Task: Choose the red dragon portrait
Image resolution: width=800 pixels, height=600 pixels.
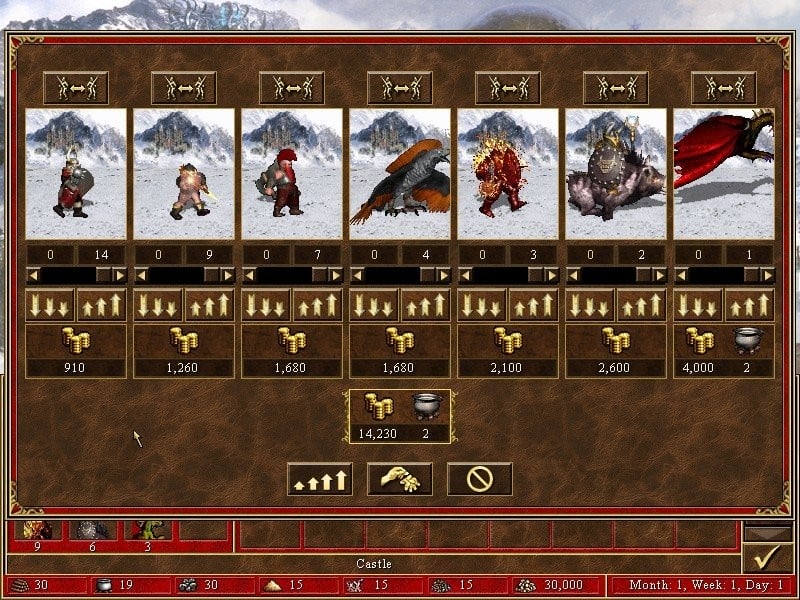Action: click(724, 174)
